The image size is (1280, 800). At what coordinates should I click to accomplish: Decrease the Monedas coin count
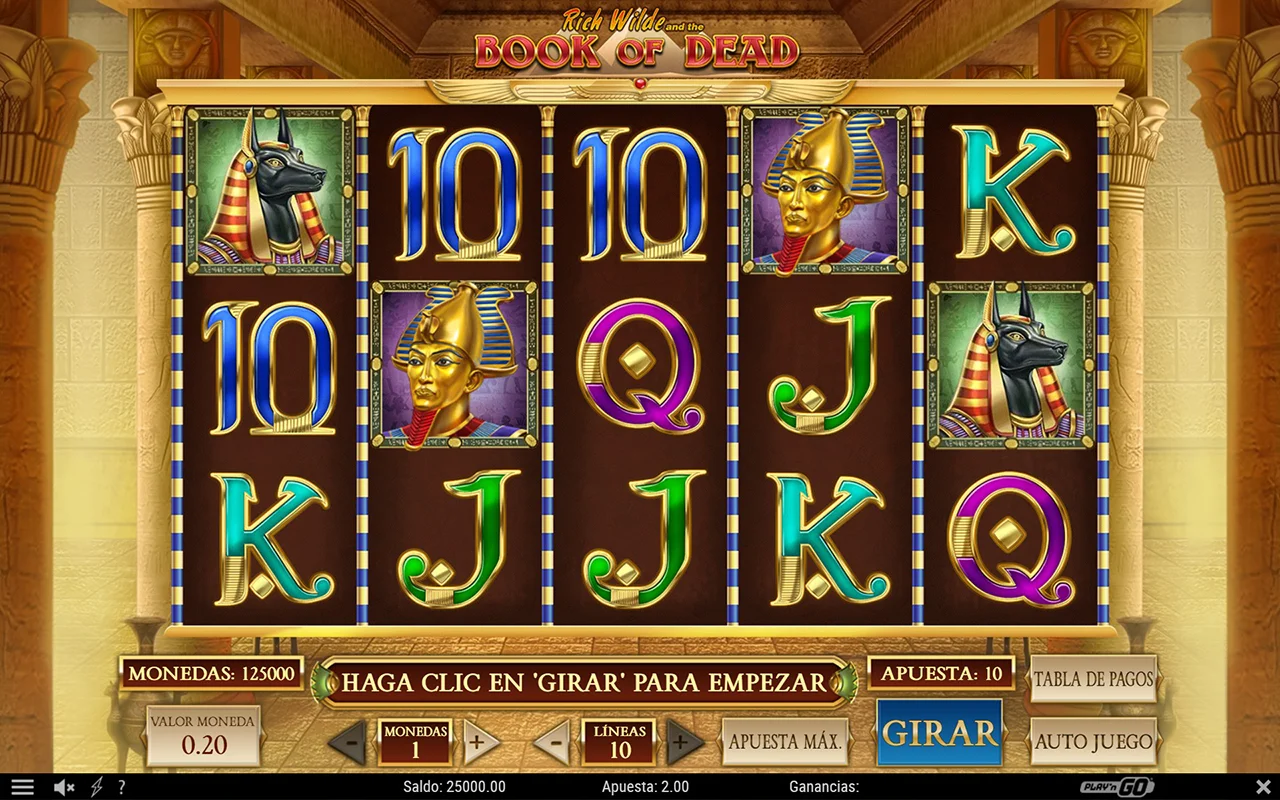[347, 742]
